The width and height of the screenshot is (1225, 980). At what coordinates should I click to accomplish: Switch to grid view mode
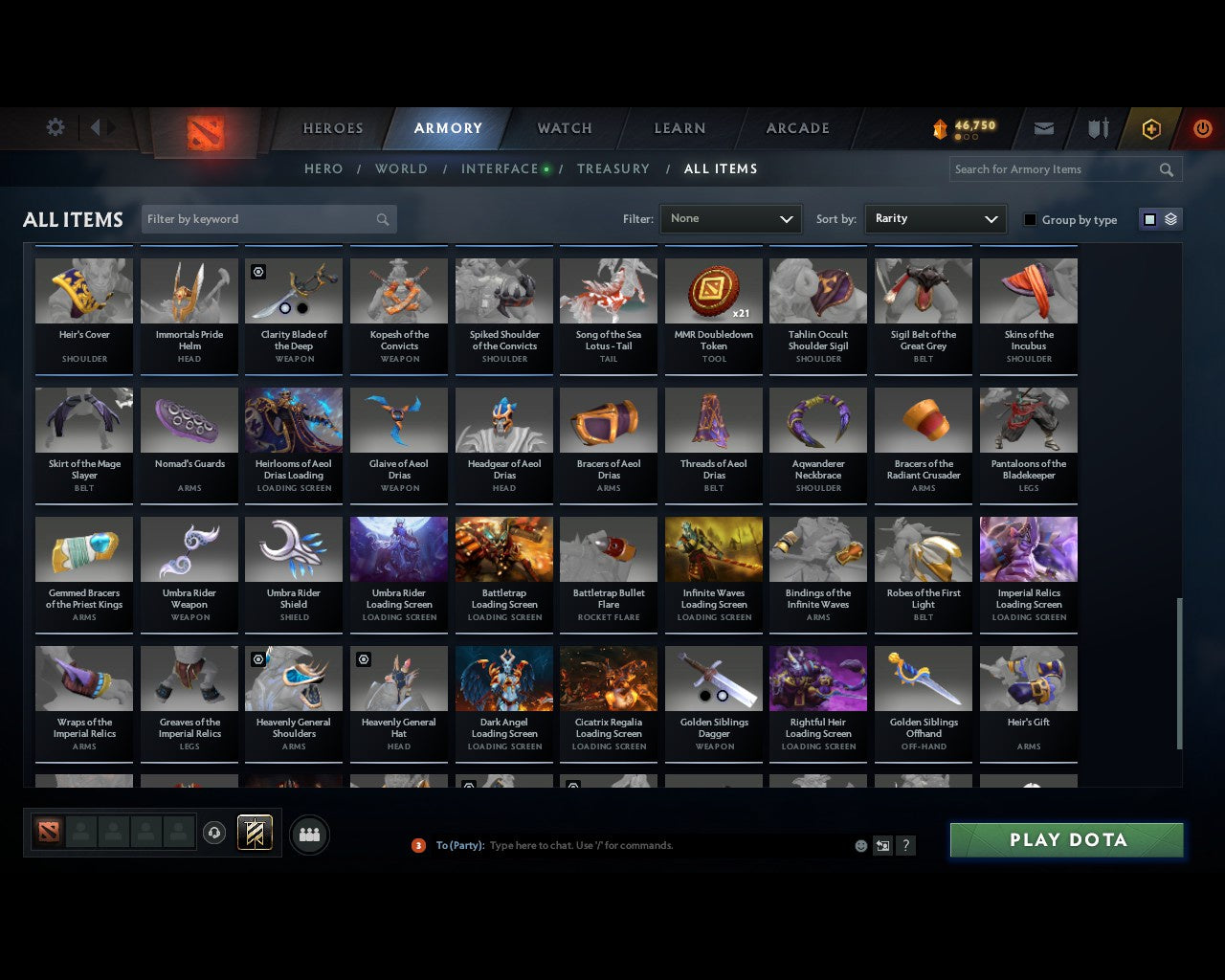[x=1148, y=218]
